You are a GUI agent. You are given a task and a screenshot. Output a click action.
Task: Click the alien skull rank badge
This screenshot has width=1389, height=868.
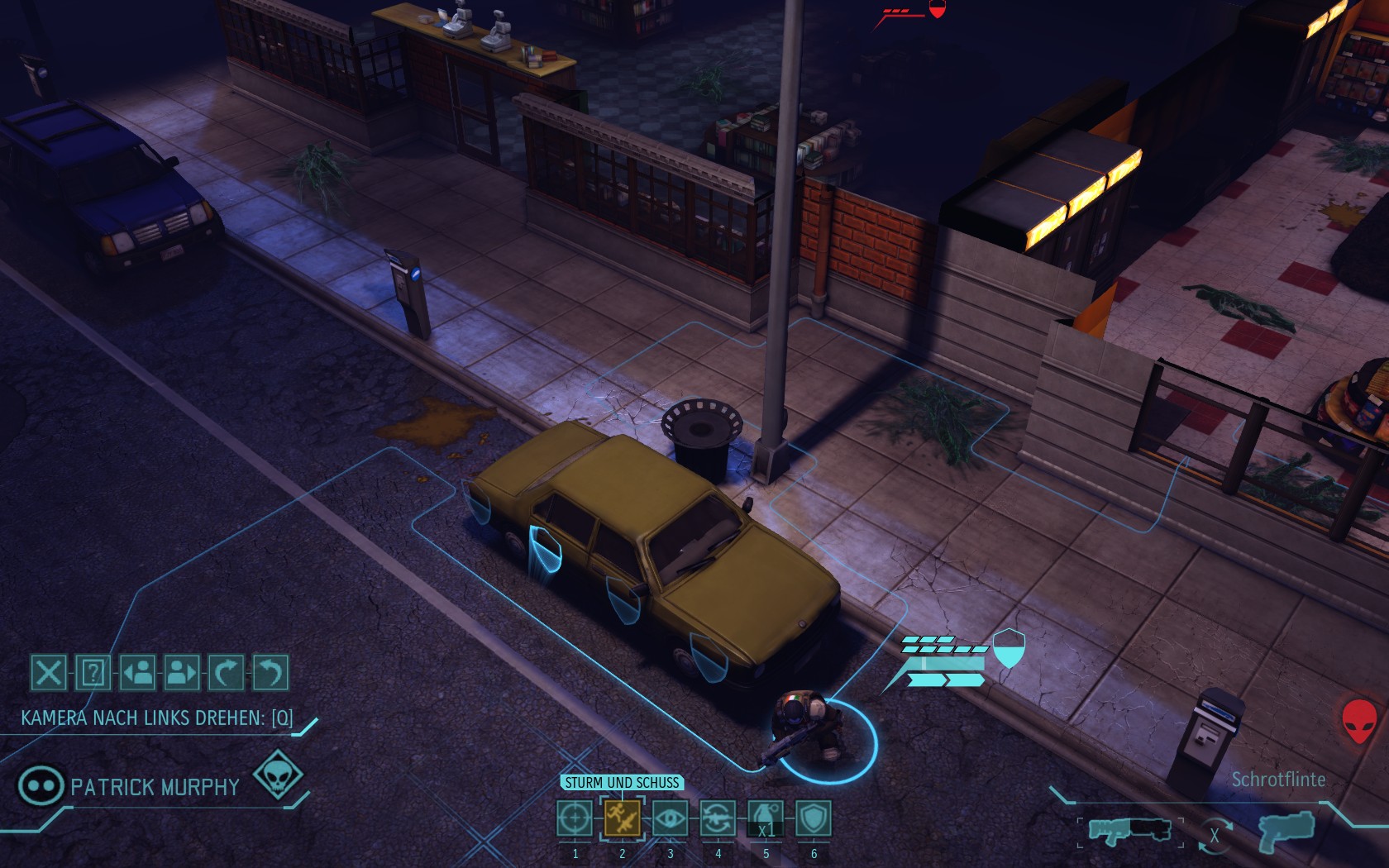pos(278,775)
